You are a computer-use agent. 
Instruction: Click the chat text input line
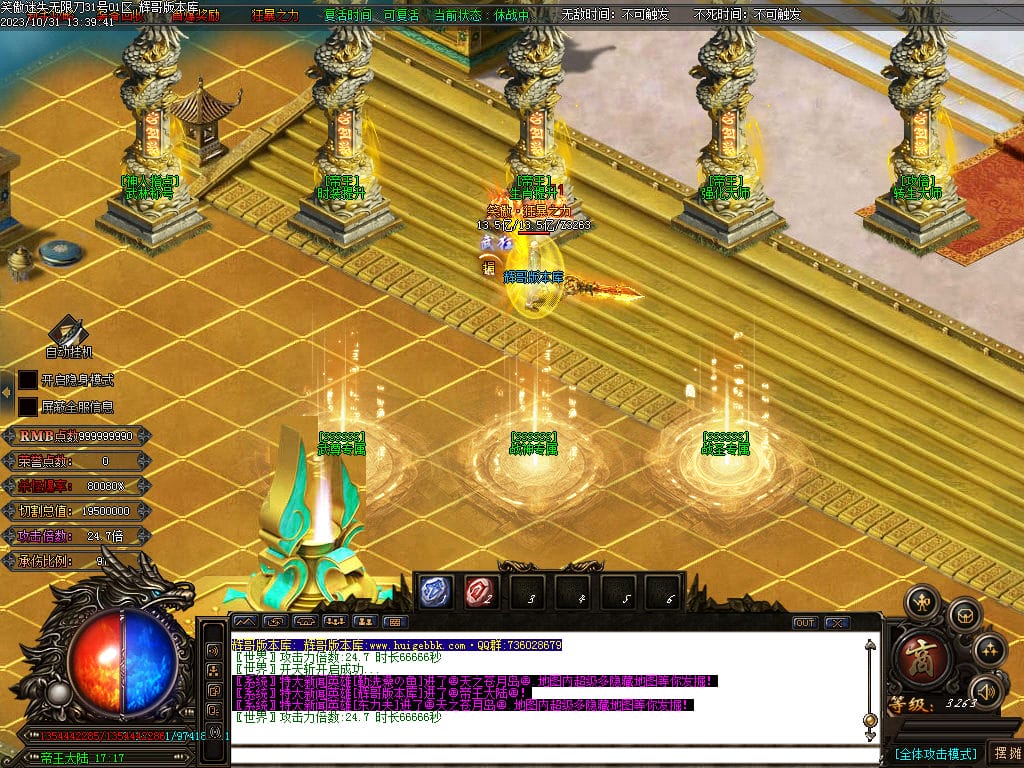550,753
